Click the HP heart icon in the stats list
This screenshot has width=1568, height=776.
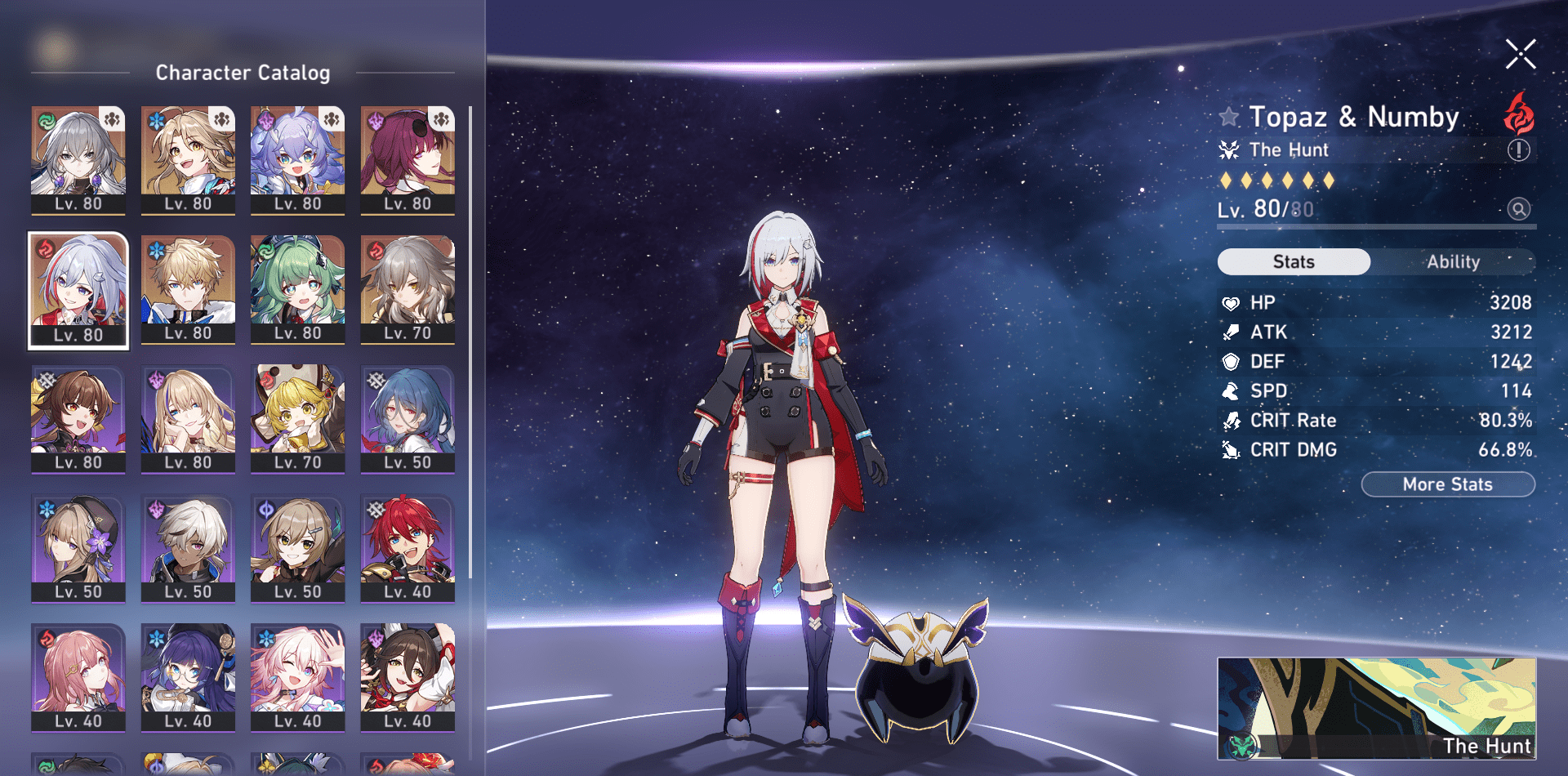[x=1230, y=302]
